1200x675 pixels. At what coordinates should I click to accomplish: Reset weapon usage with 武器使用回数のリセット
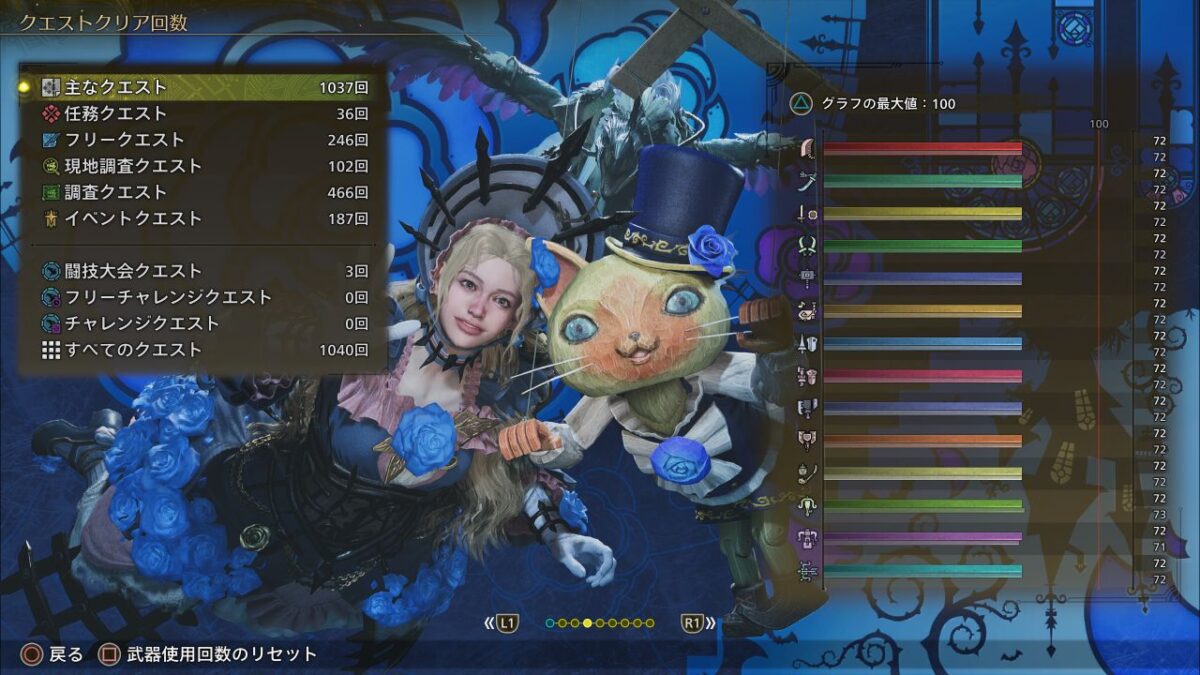(208, 655)
